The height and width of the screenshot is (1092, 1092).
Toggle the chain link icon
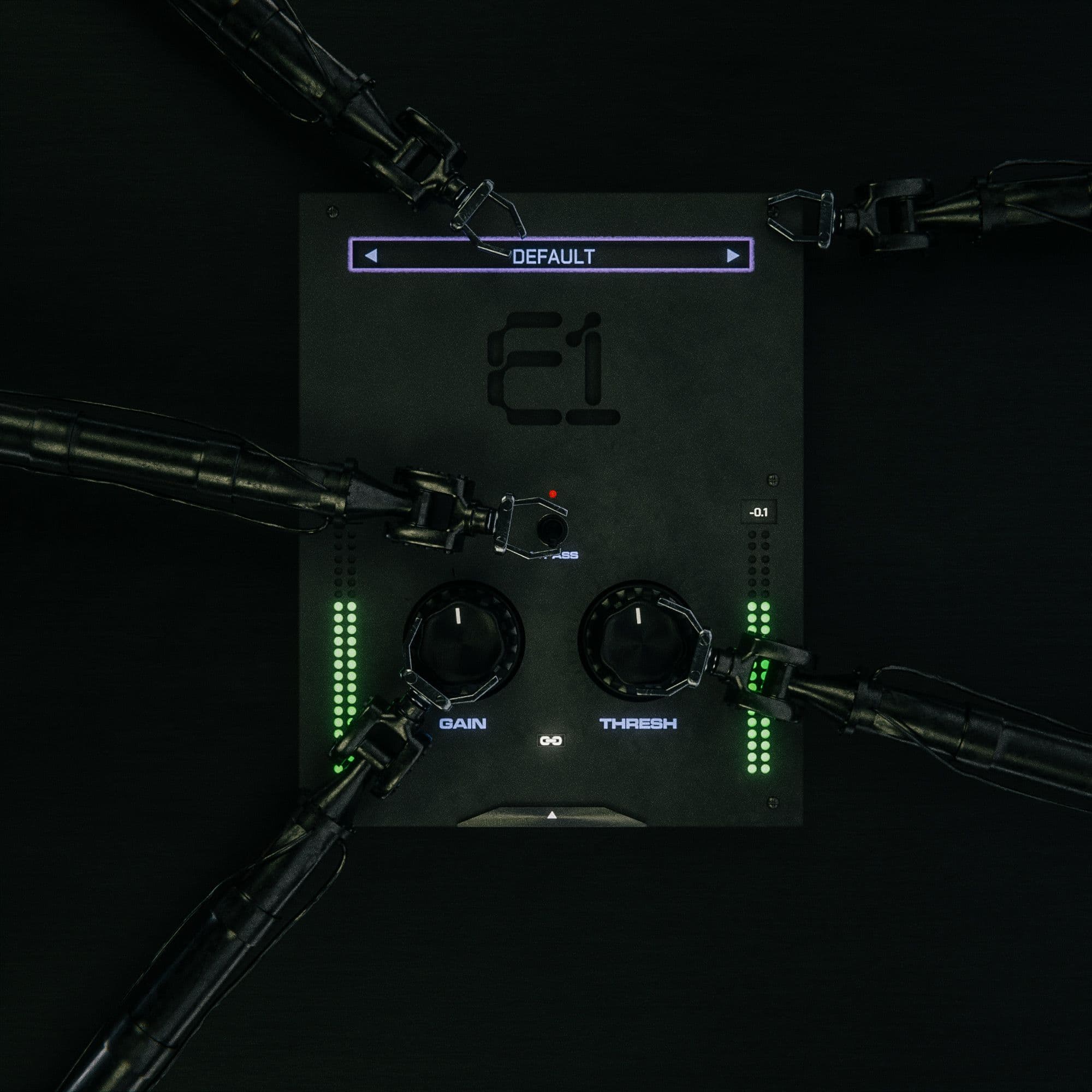tap(550, 740)
